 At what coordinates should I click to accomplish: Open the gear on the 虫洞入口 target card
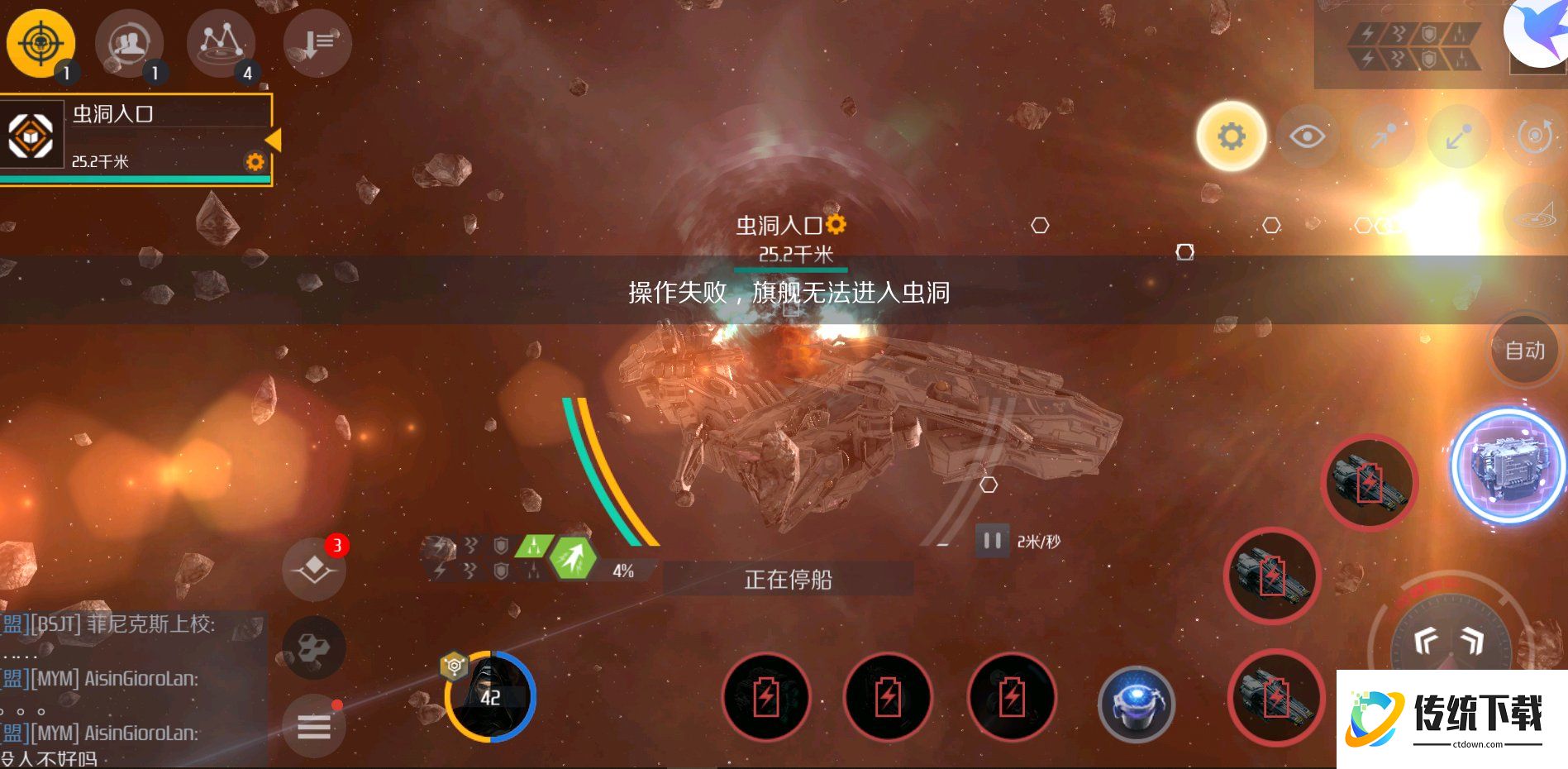pyautogui.click(x=254, y=162)
